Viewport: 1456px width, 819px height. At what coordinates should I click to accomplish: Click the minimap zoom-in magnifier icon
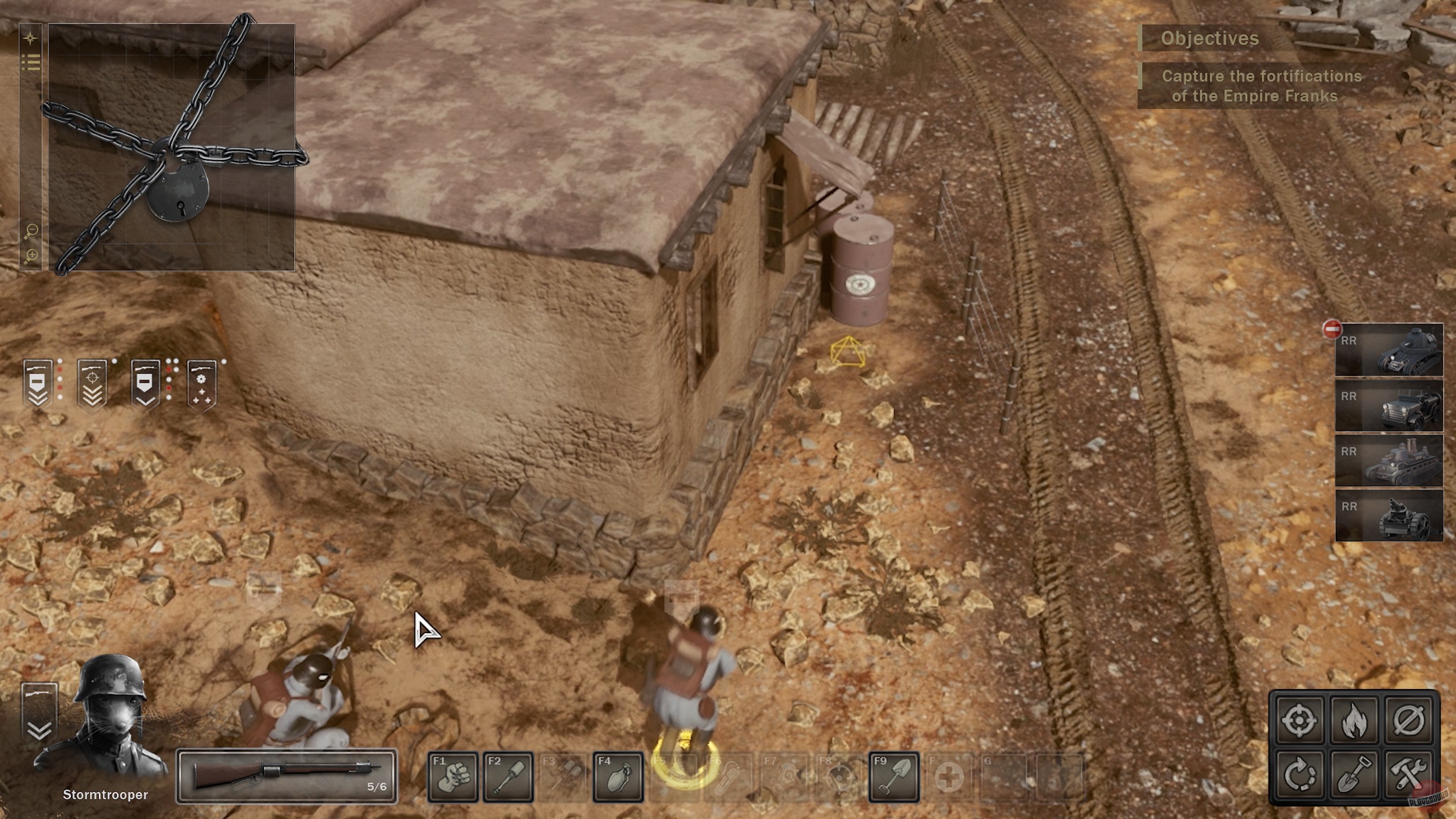click(31, 255)
